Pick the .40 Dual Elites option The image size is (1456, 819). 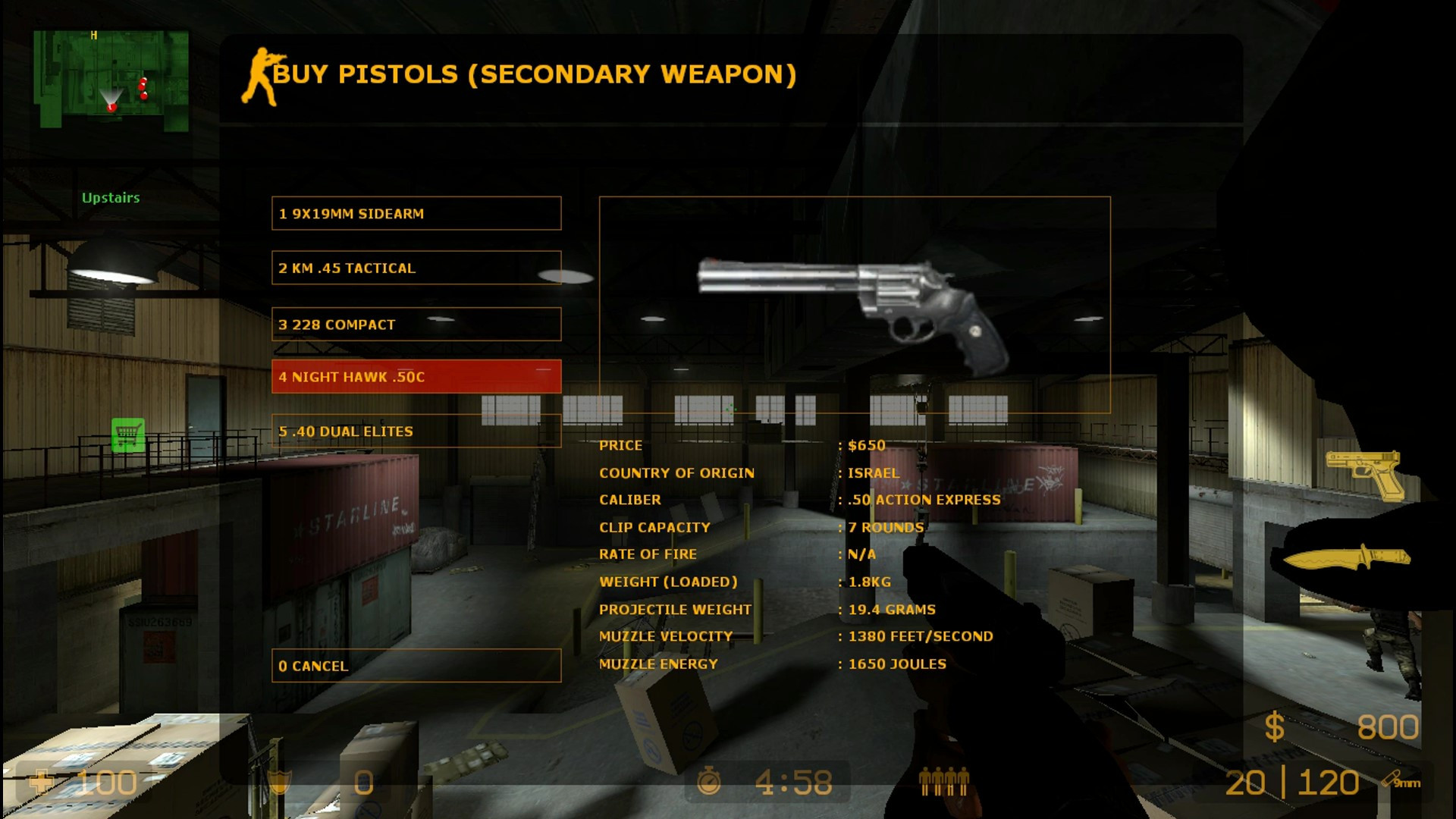pyautogui.click(x=416, y=431)
